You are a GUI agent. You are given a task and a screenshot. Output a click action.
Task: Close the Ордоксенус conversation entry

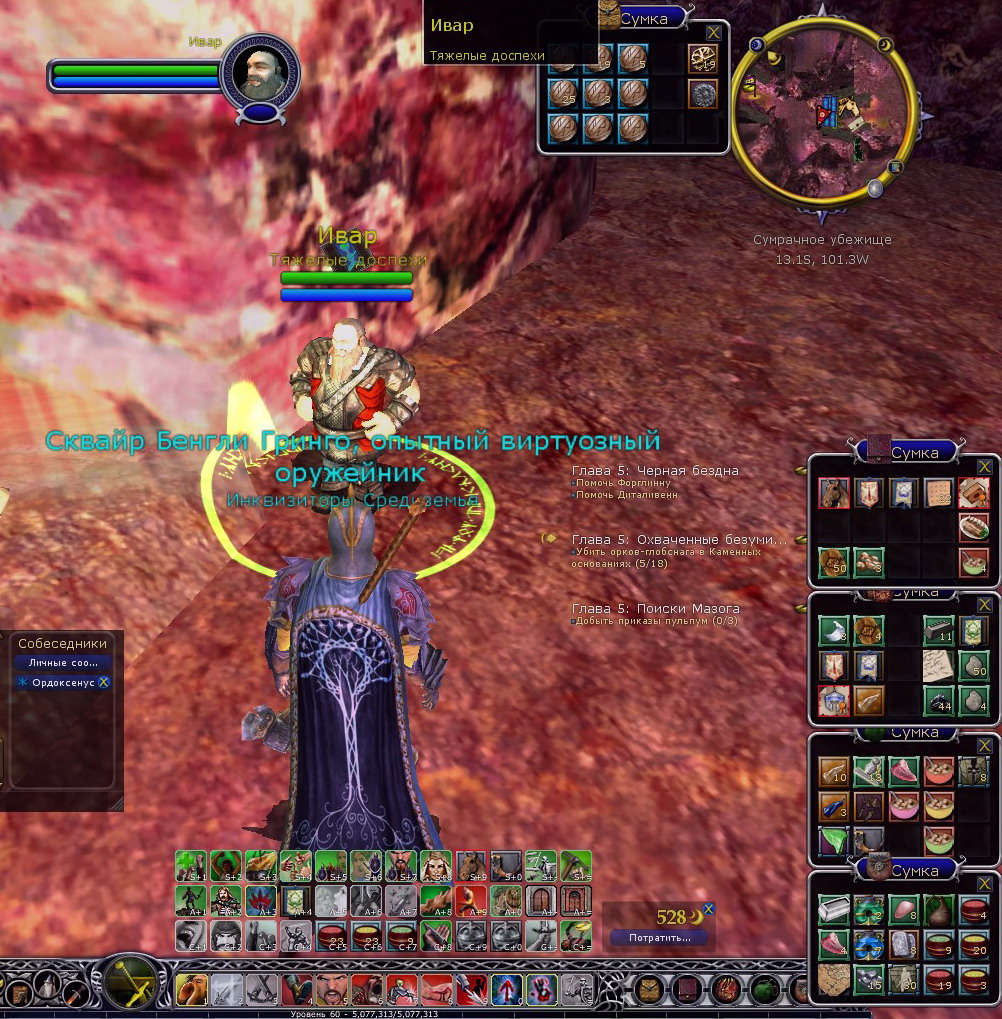point(103,682)
